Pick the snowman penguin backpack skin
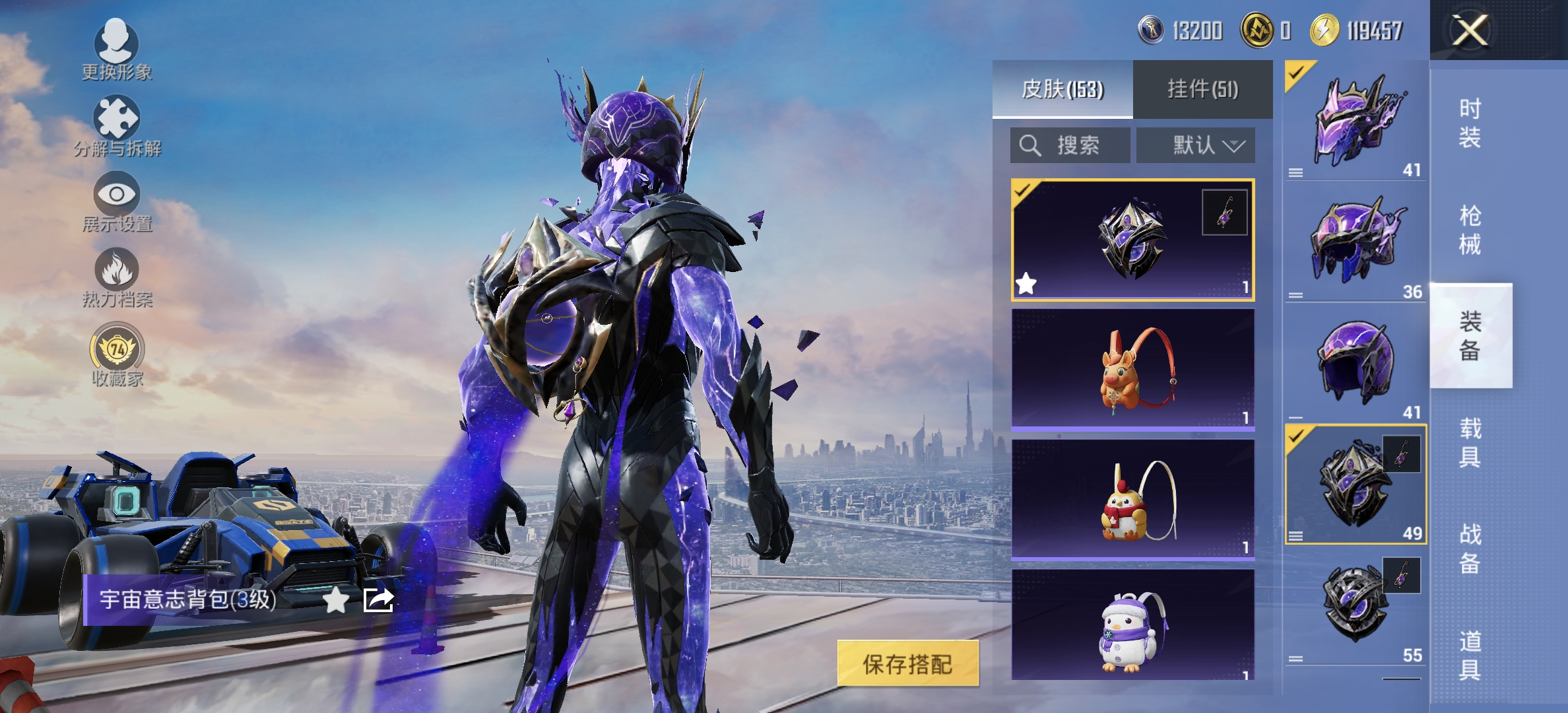Viewport: 1568px width, 713px height. coord(1132,627)
